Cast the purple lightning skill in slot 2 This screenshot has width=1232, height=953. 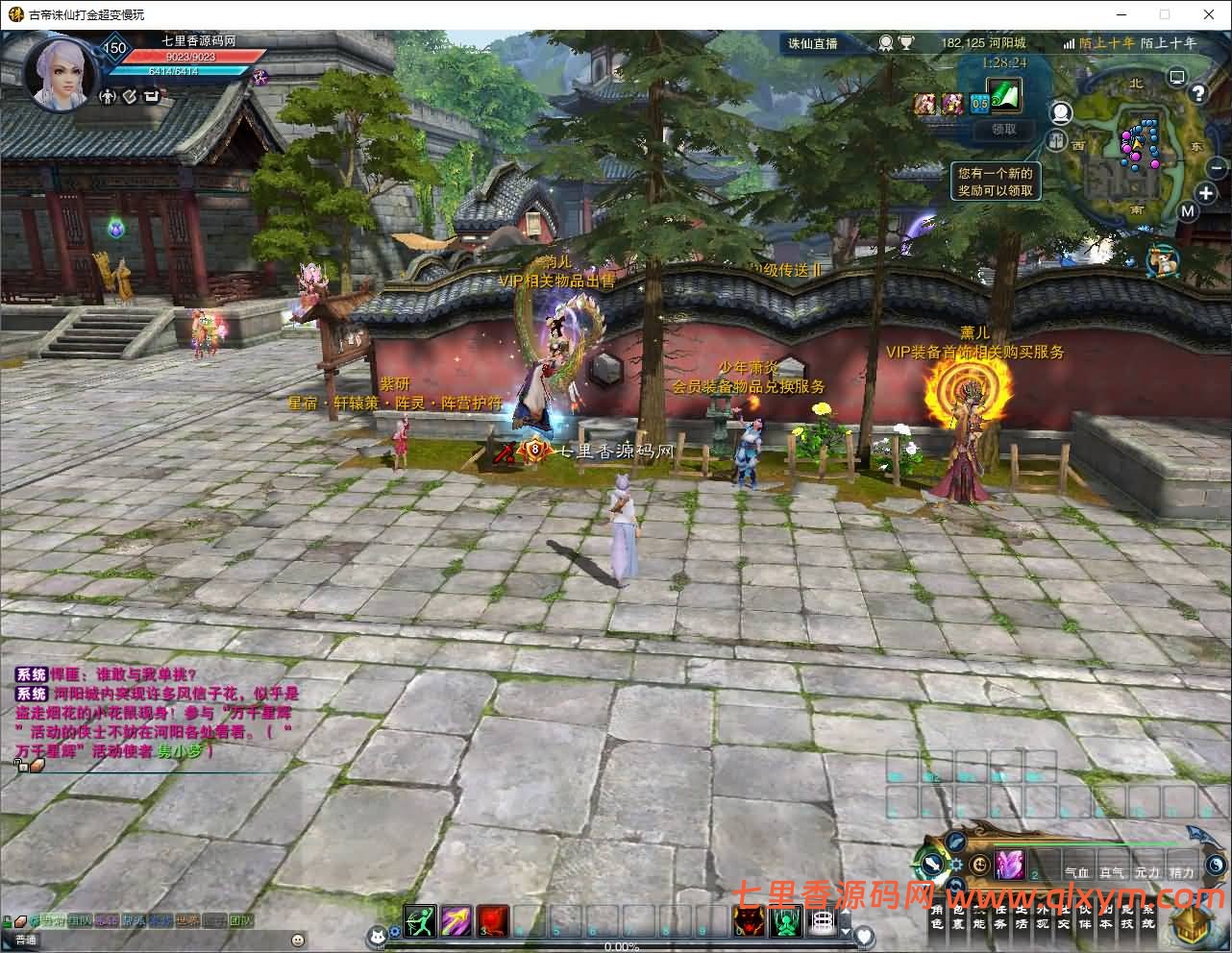[x=455, y=920]
